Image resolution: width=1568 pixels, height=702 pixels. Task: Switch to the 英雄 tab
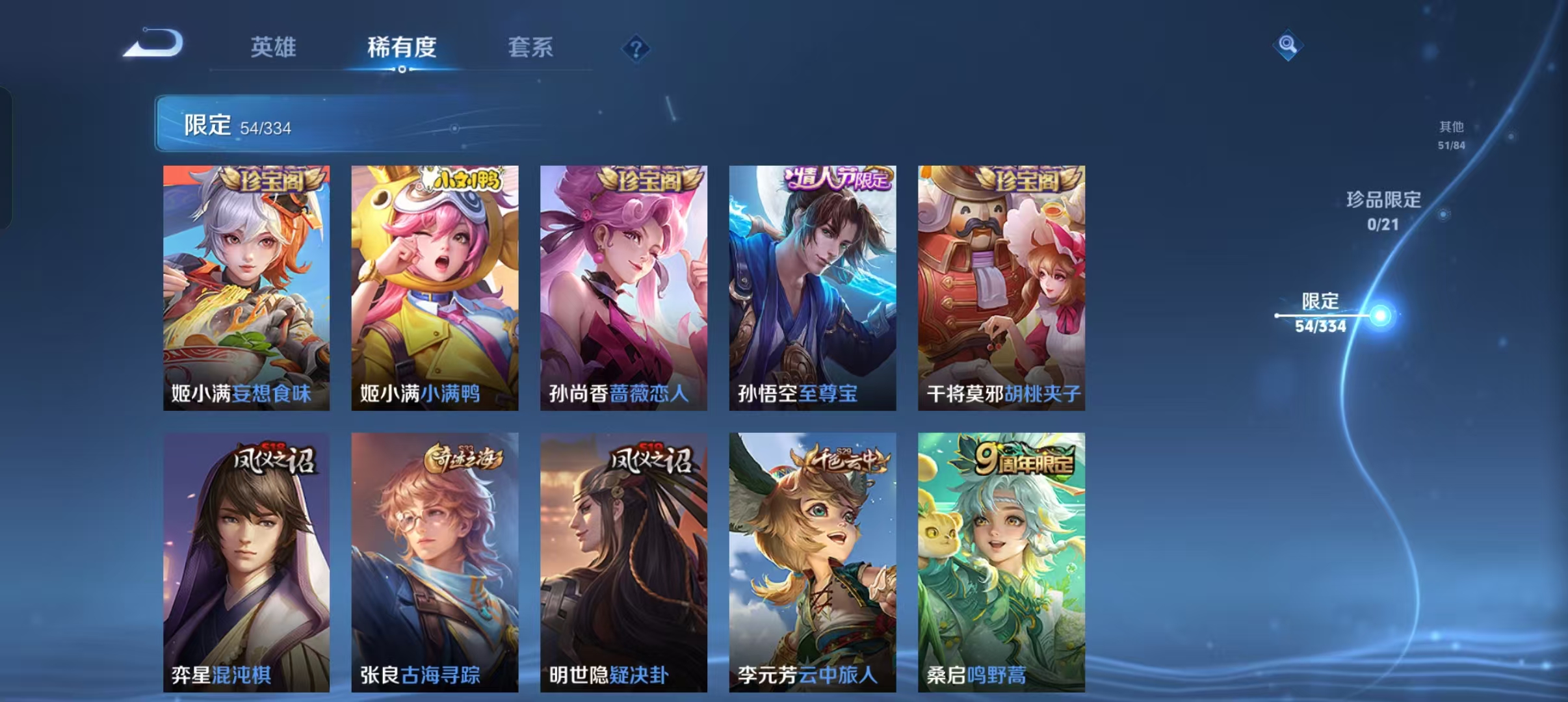pyautogui.click(x=273, y=47)
